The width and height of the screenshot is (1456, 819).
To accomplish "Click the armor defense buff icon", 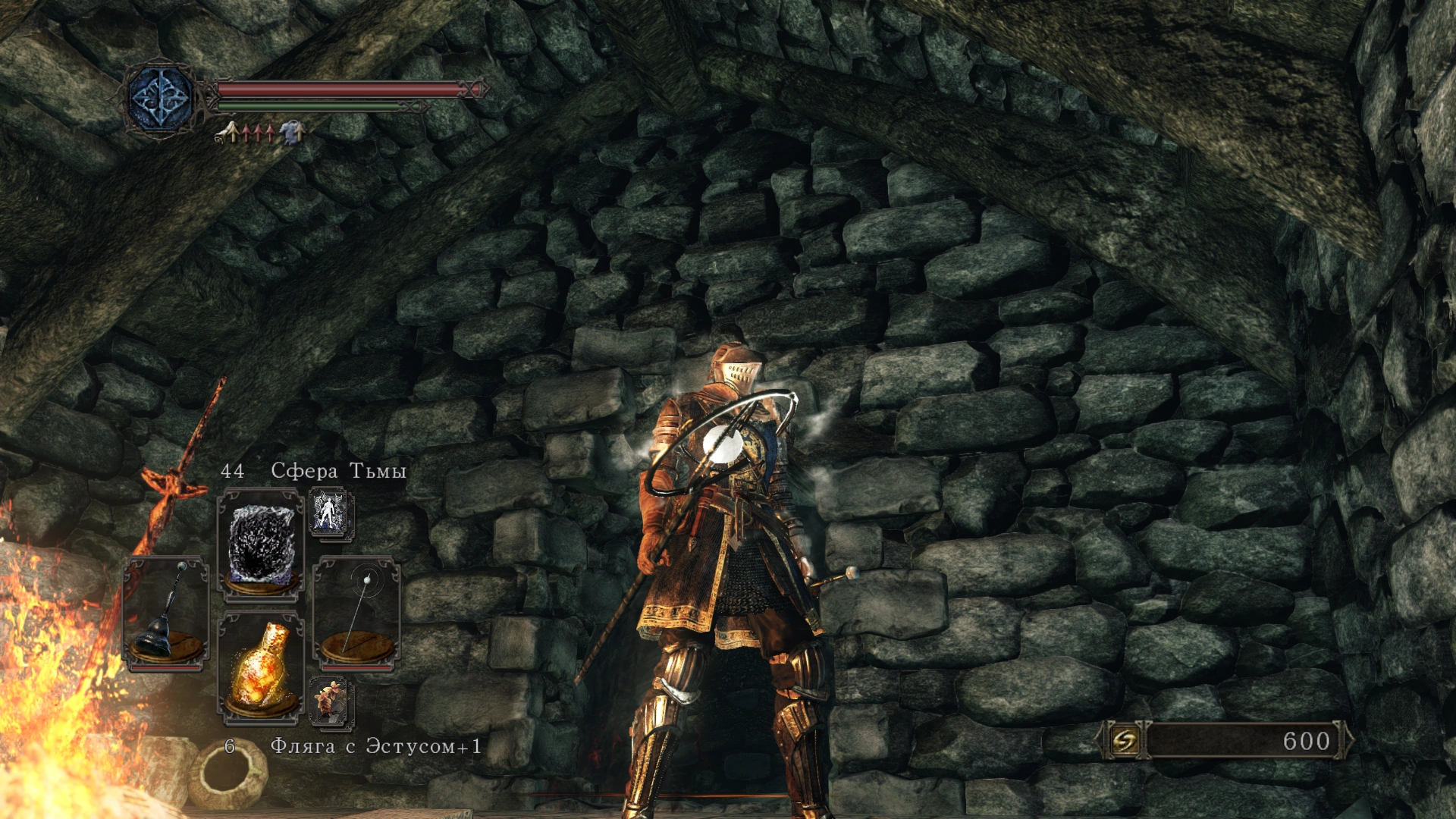I will tap(291, 133).
